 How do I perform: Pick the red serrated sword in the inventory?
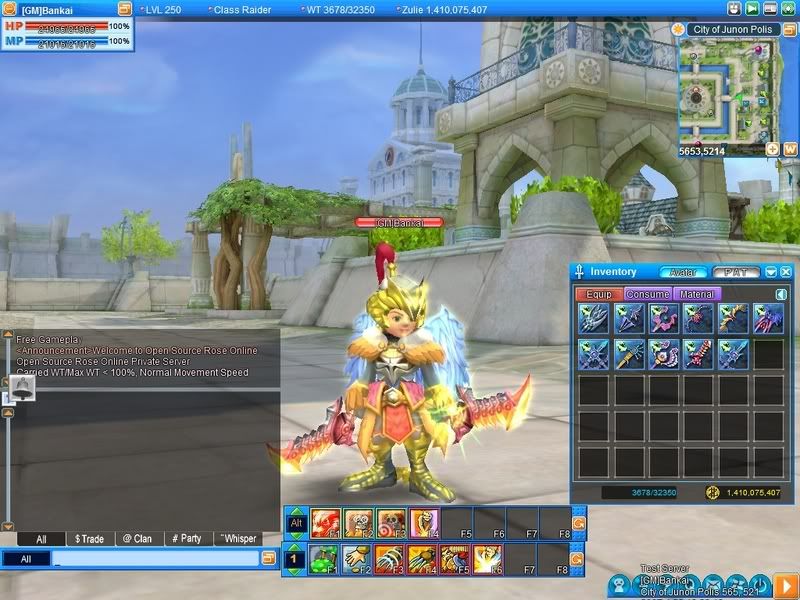pos(698,354)
